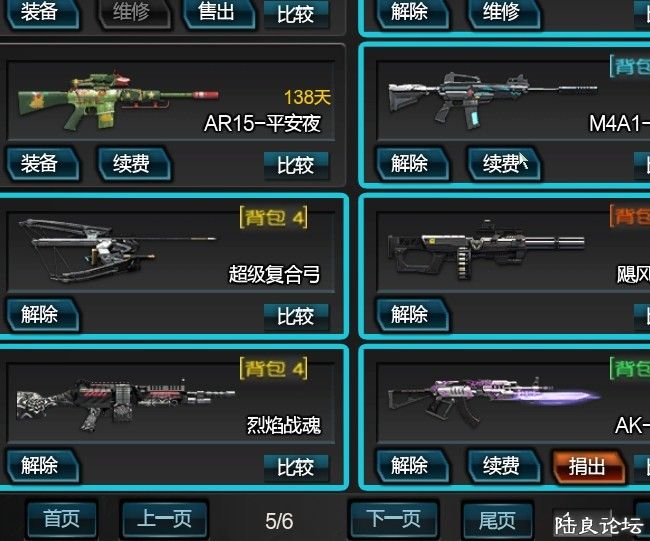Compare the 超级复合弓 crossbow via 比较
The height and width of the screenshot is (541, 650).
coord(295,317)
